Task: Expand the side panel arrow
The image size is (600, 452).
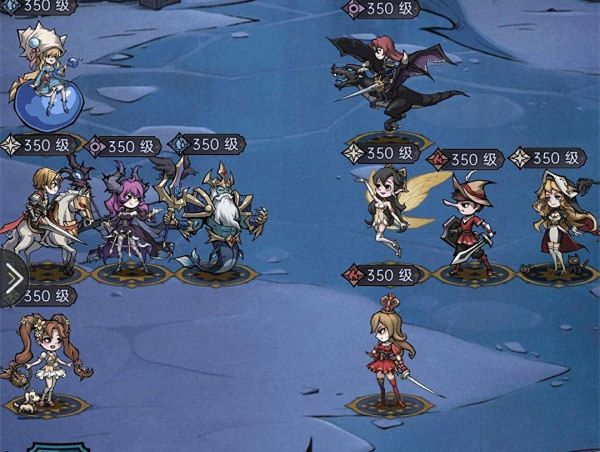Action: click(13, 279)
